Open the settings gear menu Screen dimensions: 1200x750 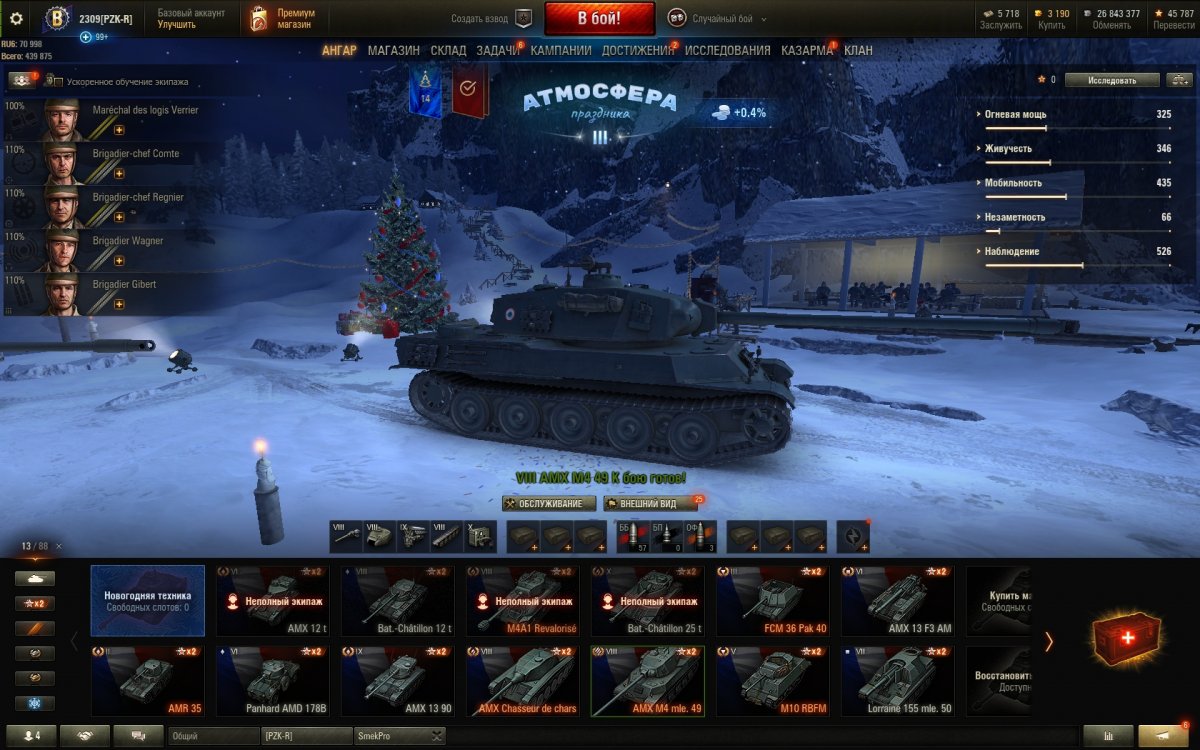16,19
